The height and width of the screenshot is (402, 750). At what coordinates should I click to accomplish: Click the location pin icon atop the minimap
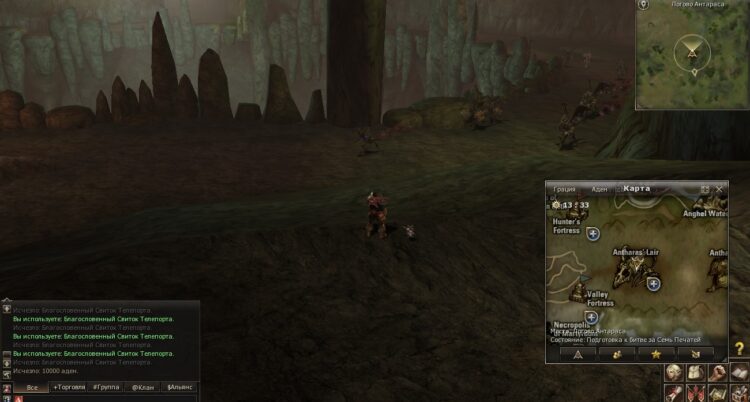click(x=644, y=5)
